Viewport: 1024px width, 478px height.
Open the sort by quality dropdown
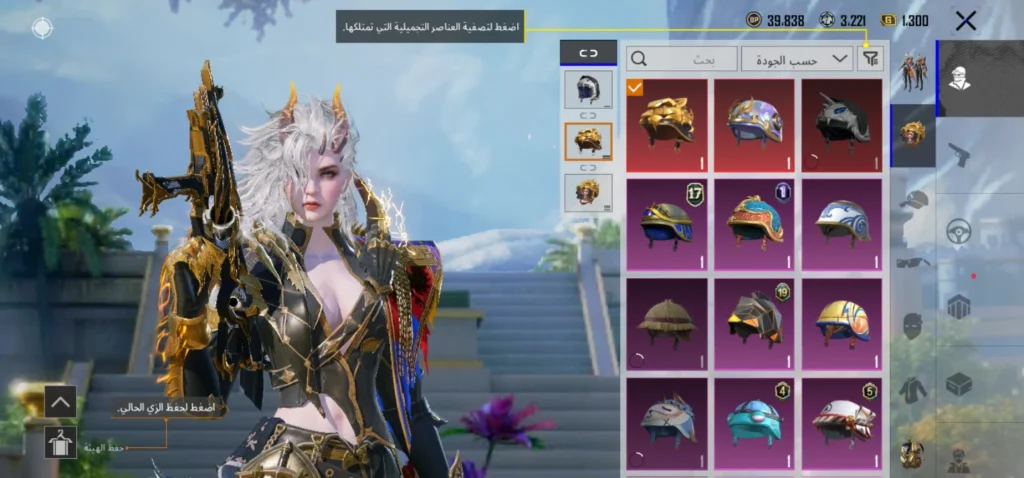(797, 59)
